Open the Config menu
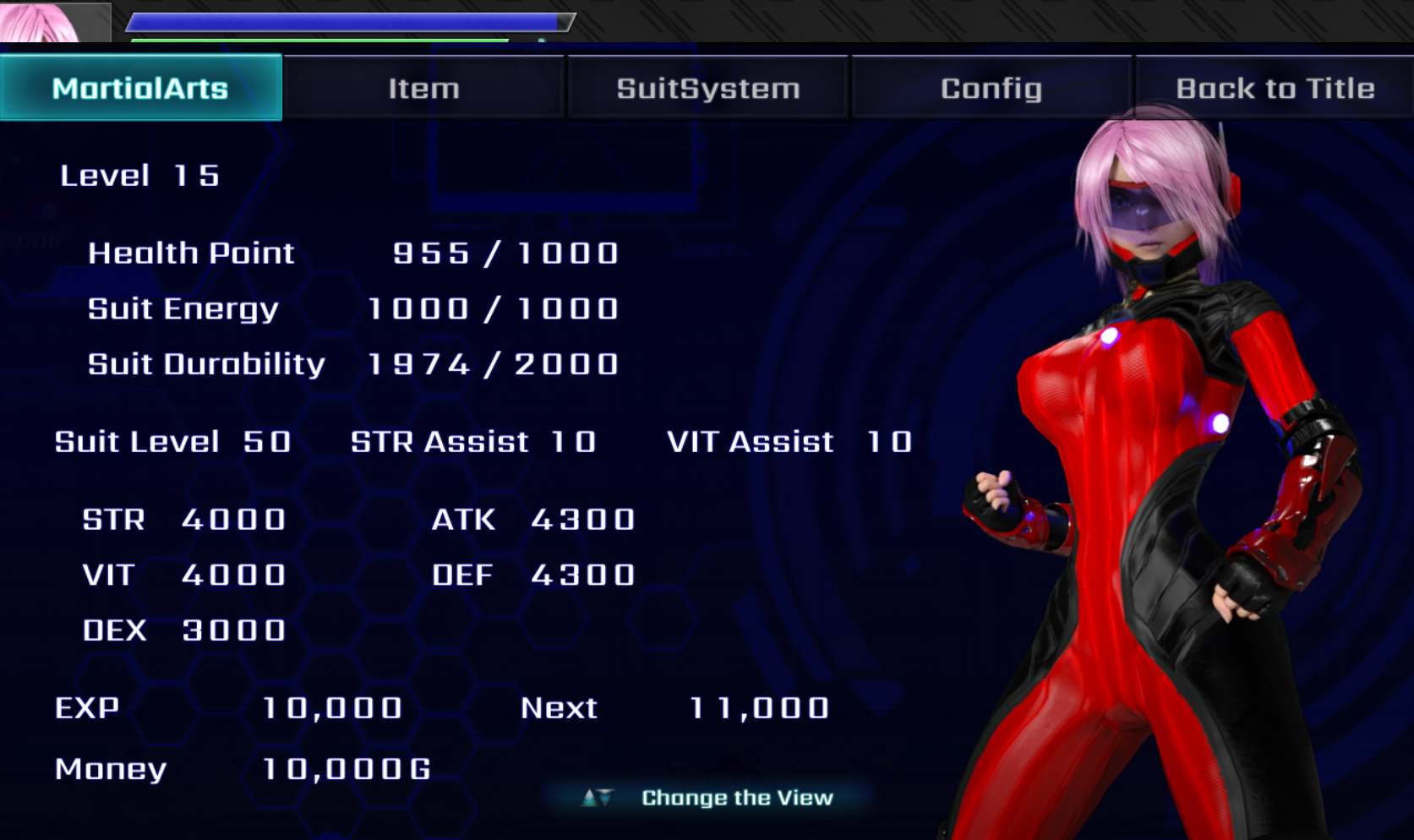This screenshot has height=840, width=1414. 991,88
